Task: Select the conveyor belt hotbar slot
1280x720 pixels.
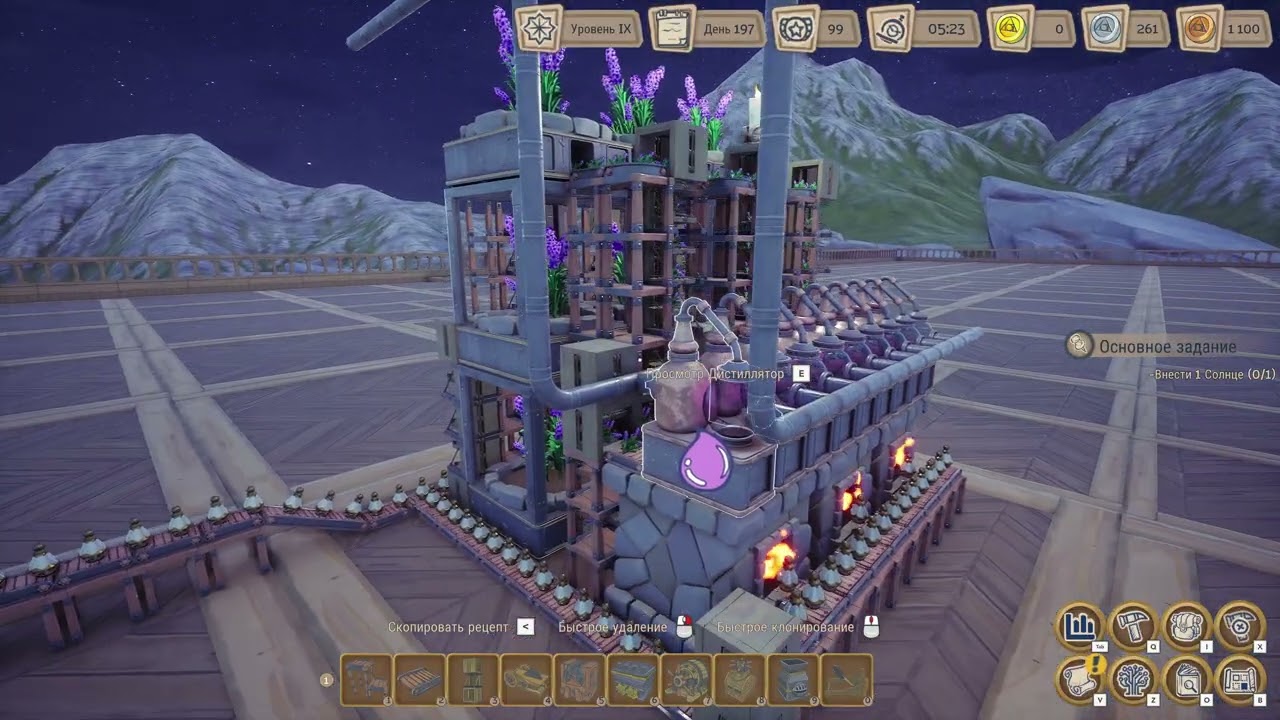Action: [x=419, y=680]
